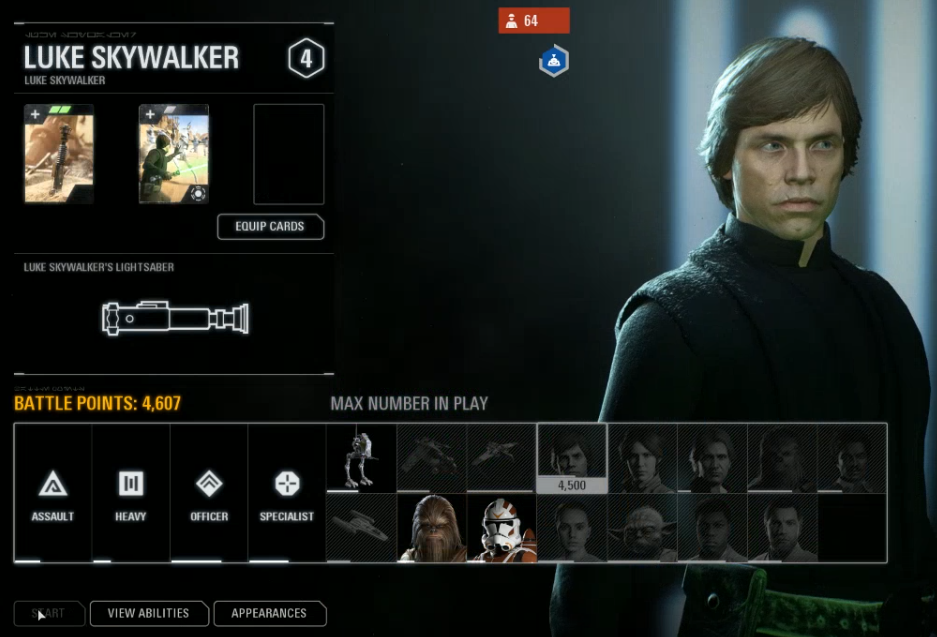Open the Equip Cards menu

270,227
